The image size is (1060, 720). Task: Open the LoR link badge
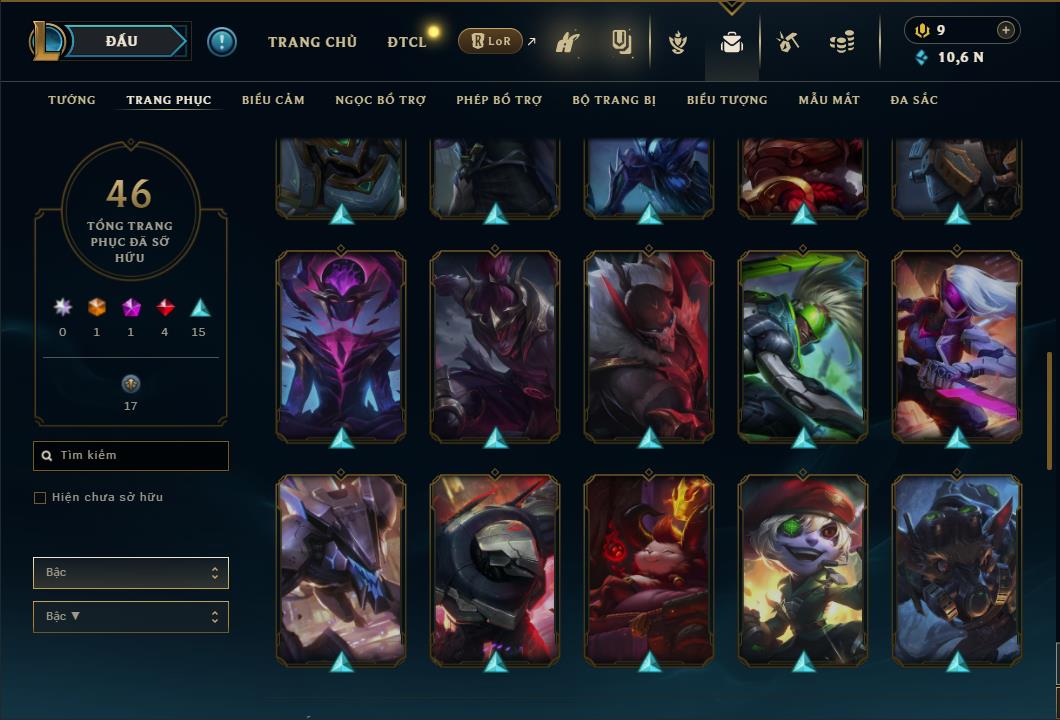coord(491,42)
